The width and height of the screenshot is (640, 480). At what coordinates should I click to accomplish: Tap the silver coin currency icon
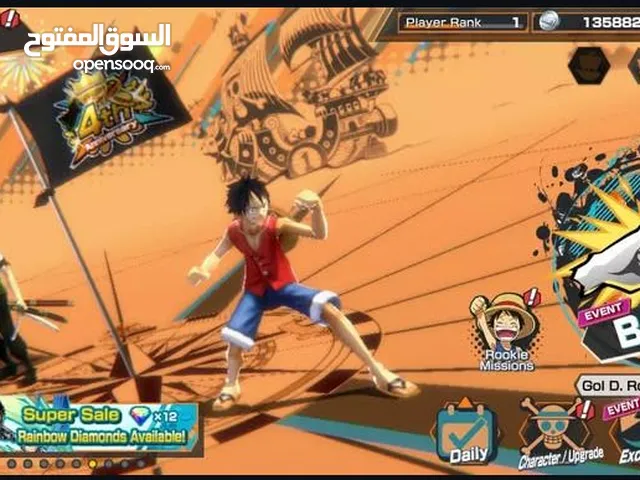point(550,21)
